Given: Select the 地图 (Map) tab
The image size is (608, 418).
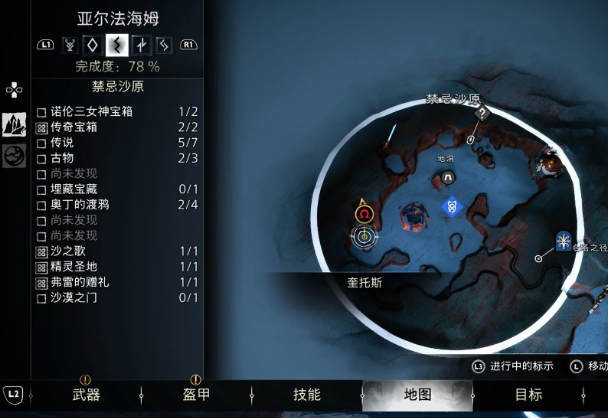Looking at the screenshot, I should pyautogui.click(x=416, y=395).
